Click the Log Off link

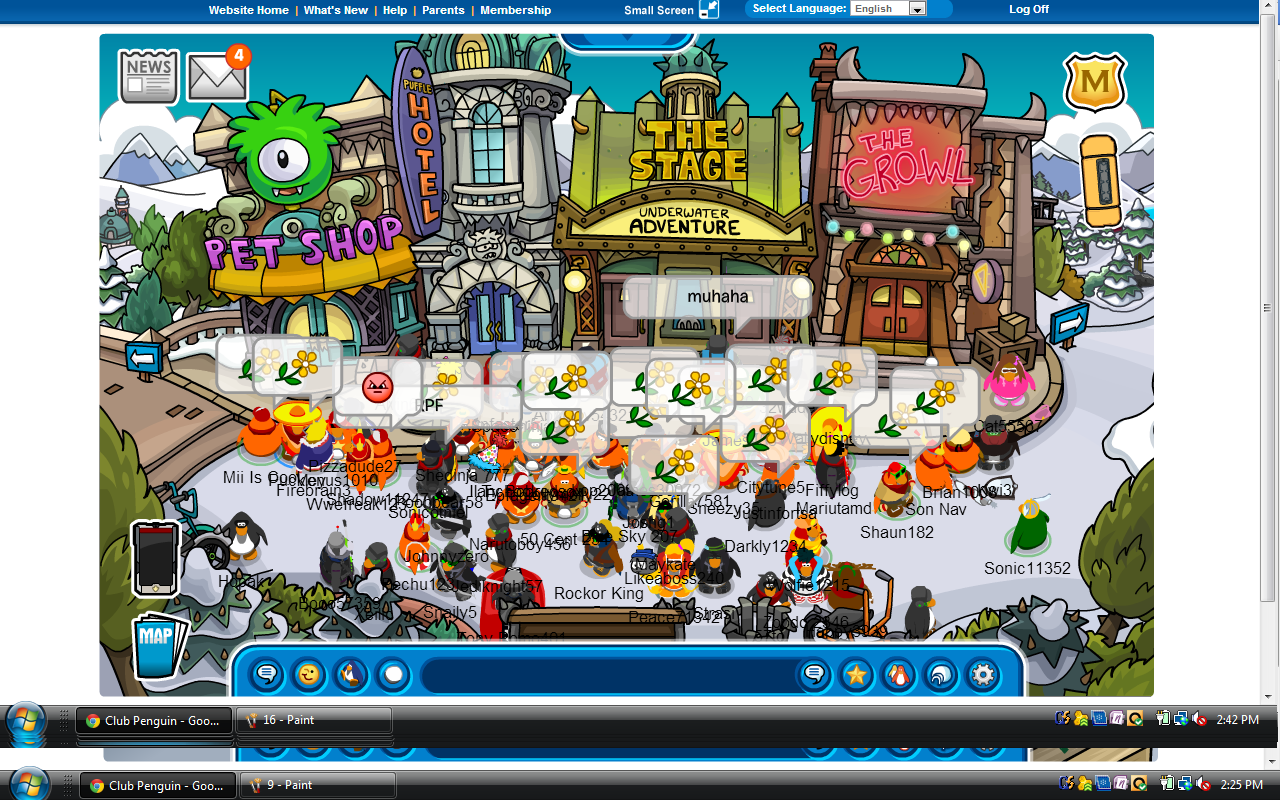click(1029, 9)
